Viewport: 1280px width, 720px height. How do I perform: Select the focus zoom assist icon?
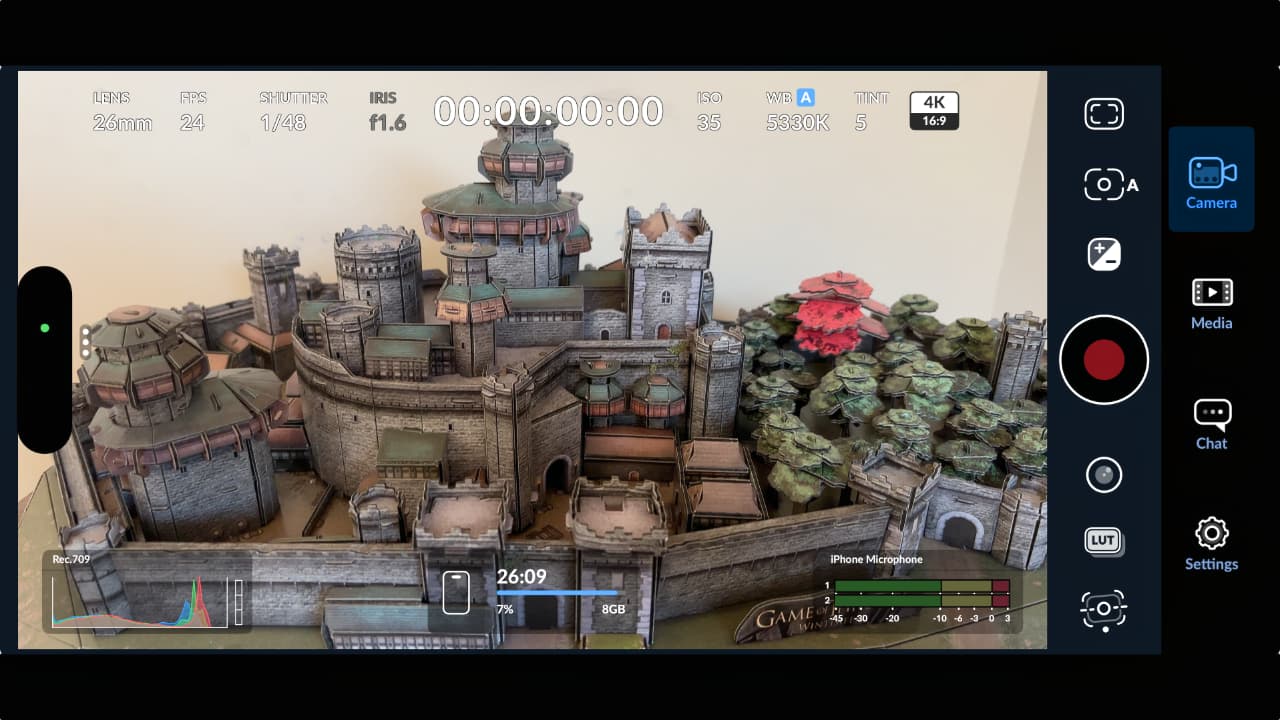[x=1104, y=609]
